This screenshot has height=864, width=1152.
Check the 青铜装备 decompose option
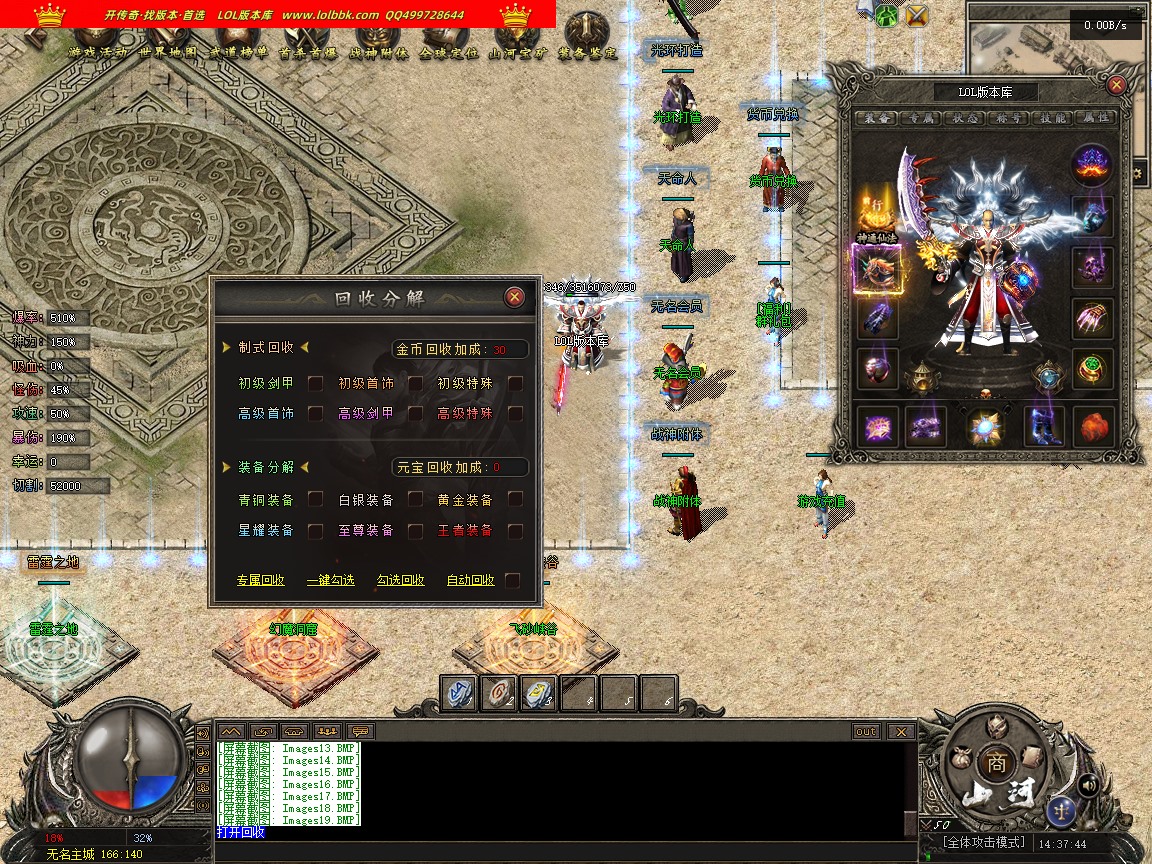click(x=315, y=499)
